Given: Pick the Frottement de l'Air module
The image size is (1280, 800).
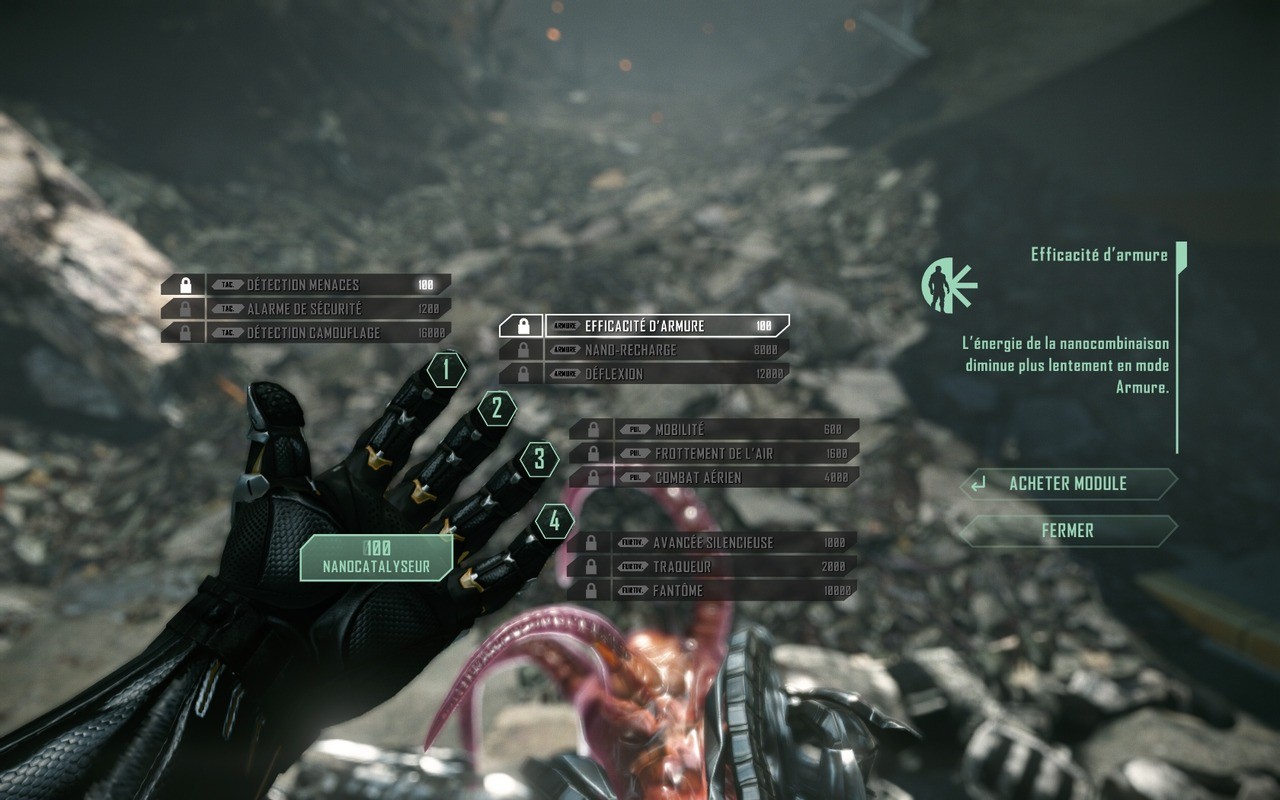Looking at the screenshot, I should 714,454.
